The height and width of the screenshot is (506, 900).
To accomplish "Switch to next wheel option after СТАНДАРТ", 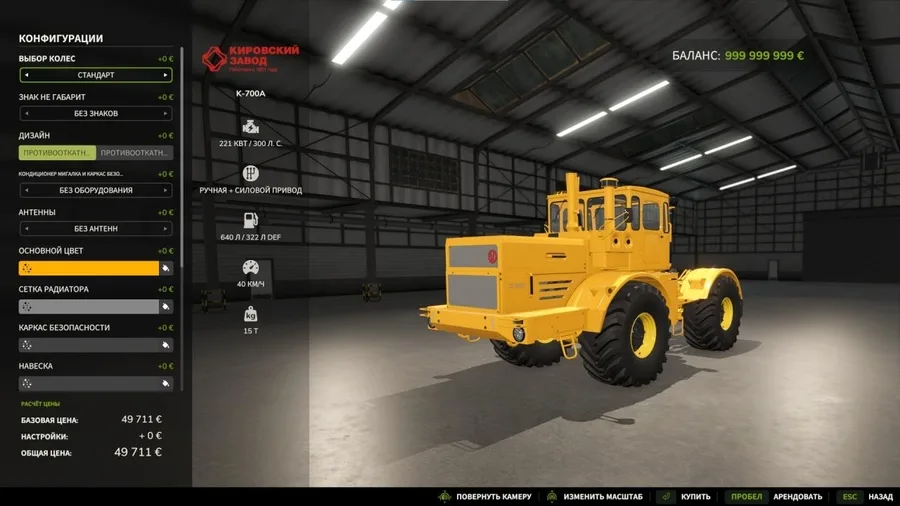I will pos(166,75).
